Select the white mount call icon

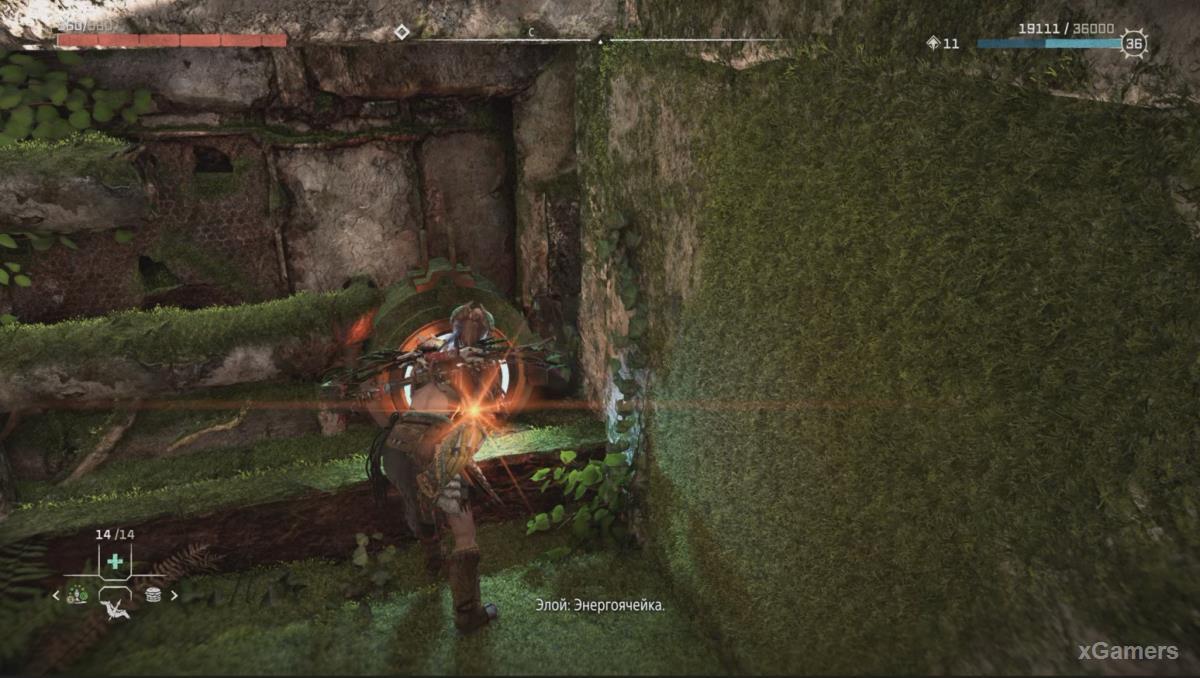point(116,609)
